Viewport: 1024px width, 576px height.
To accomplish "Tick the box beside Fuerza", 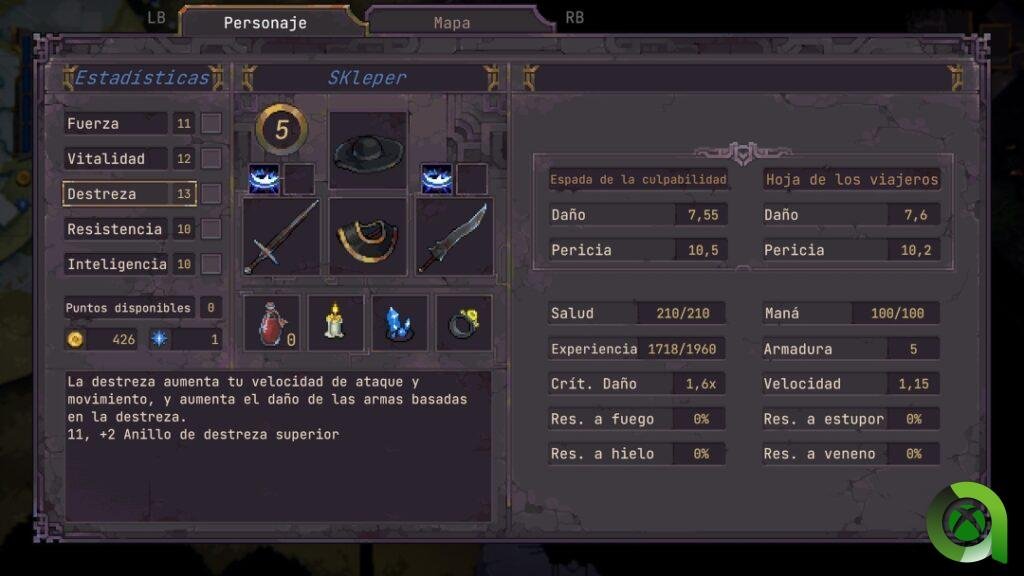I will click(x=211, y=124).
